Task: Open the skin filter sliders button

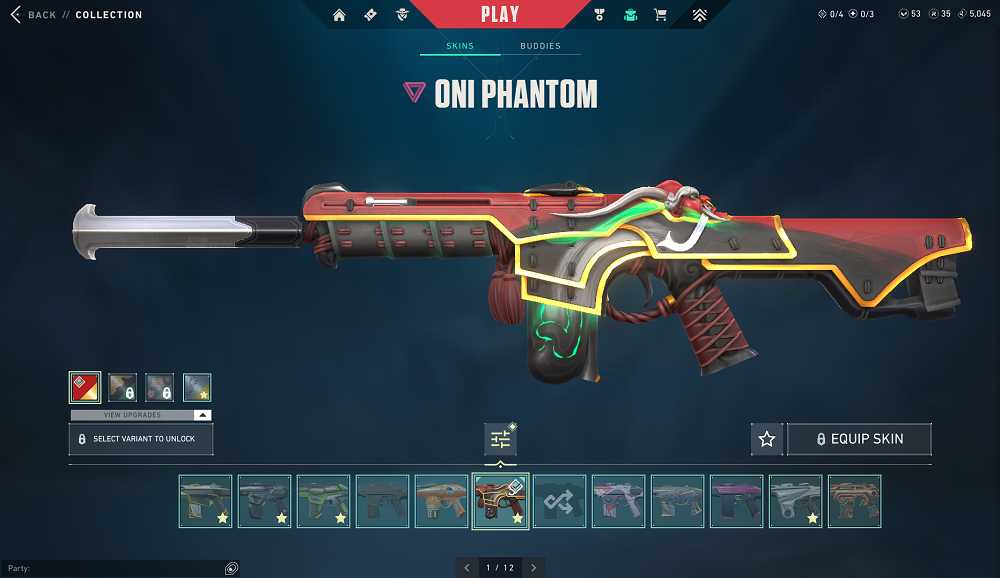Action: click(500, 439)
